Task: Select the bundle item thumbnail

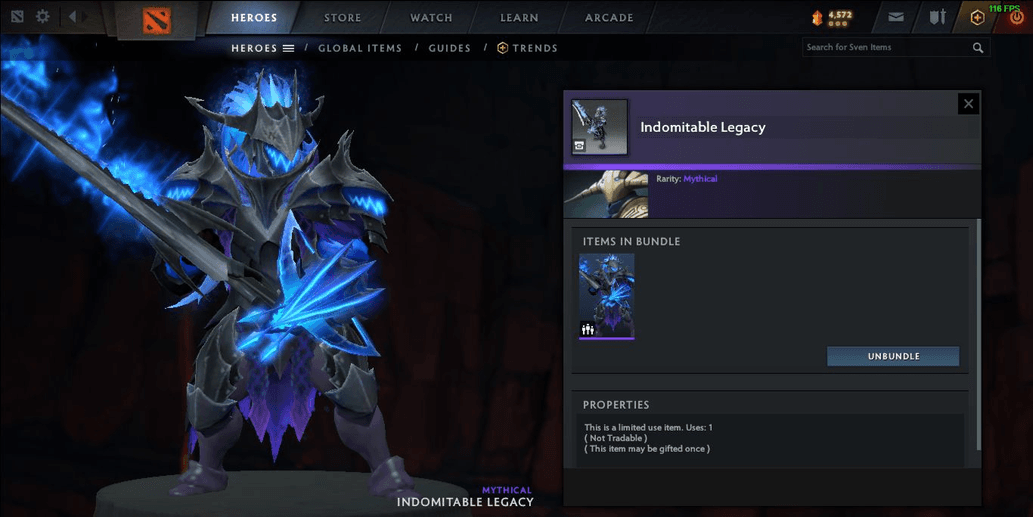Action: tap(606, 296)
